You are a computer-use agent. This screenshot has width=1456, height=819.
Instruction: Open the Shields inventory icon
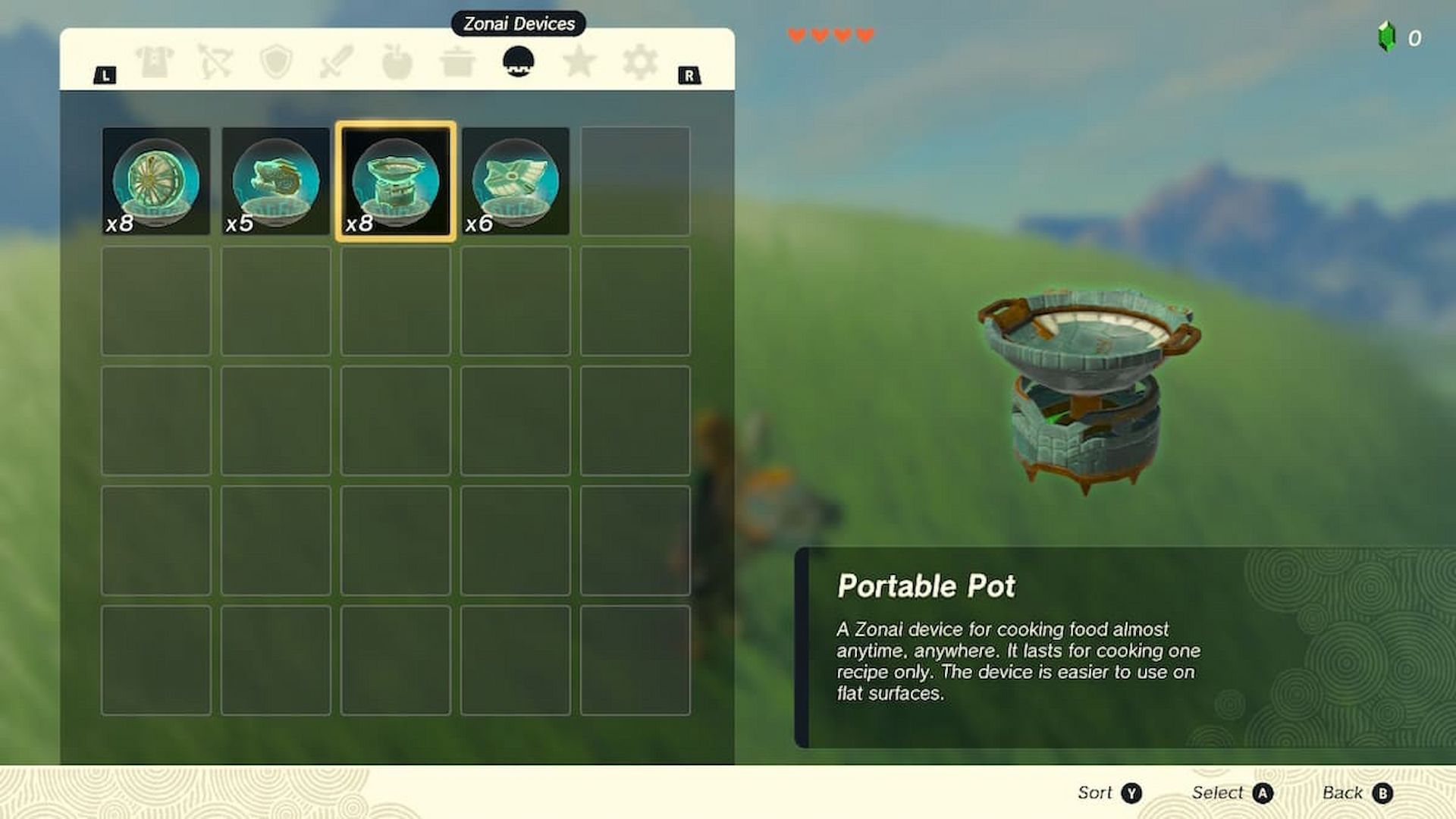(275, 61)
